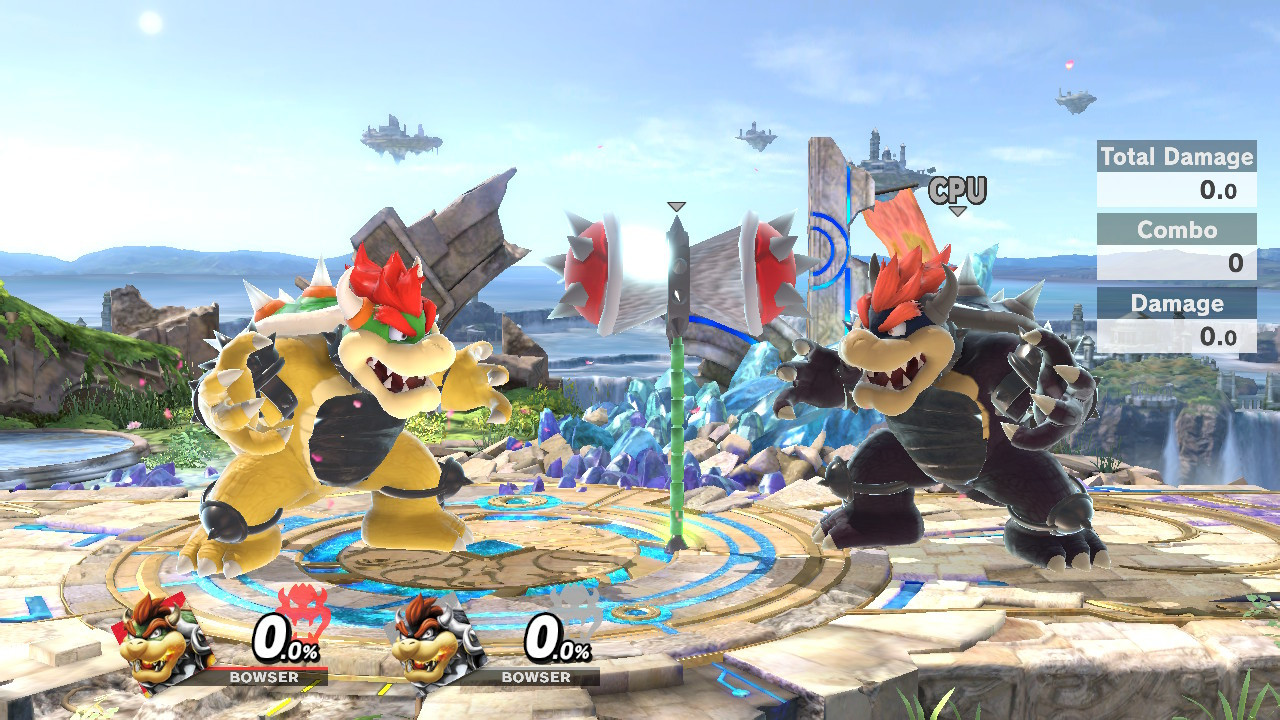Expand the arrow below the CPU tag

(x=958, y=211)
